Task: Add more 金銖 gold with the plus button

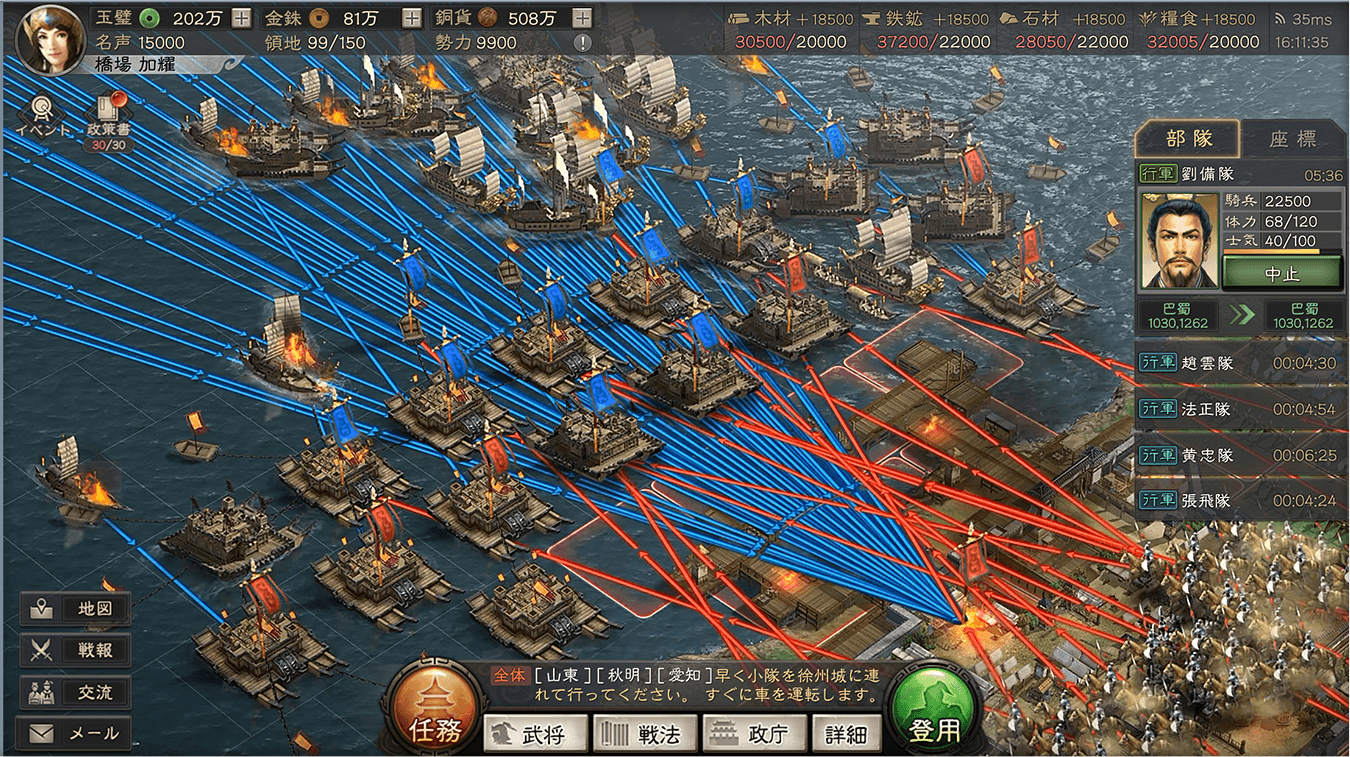Action: (411, 18)
